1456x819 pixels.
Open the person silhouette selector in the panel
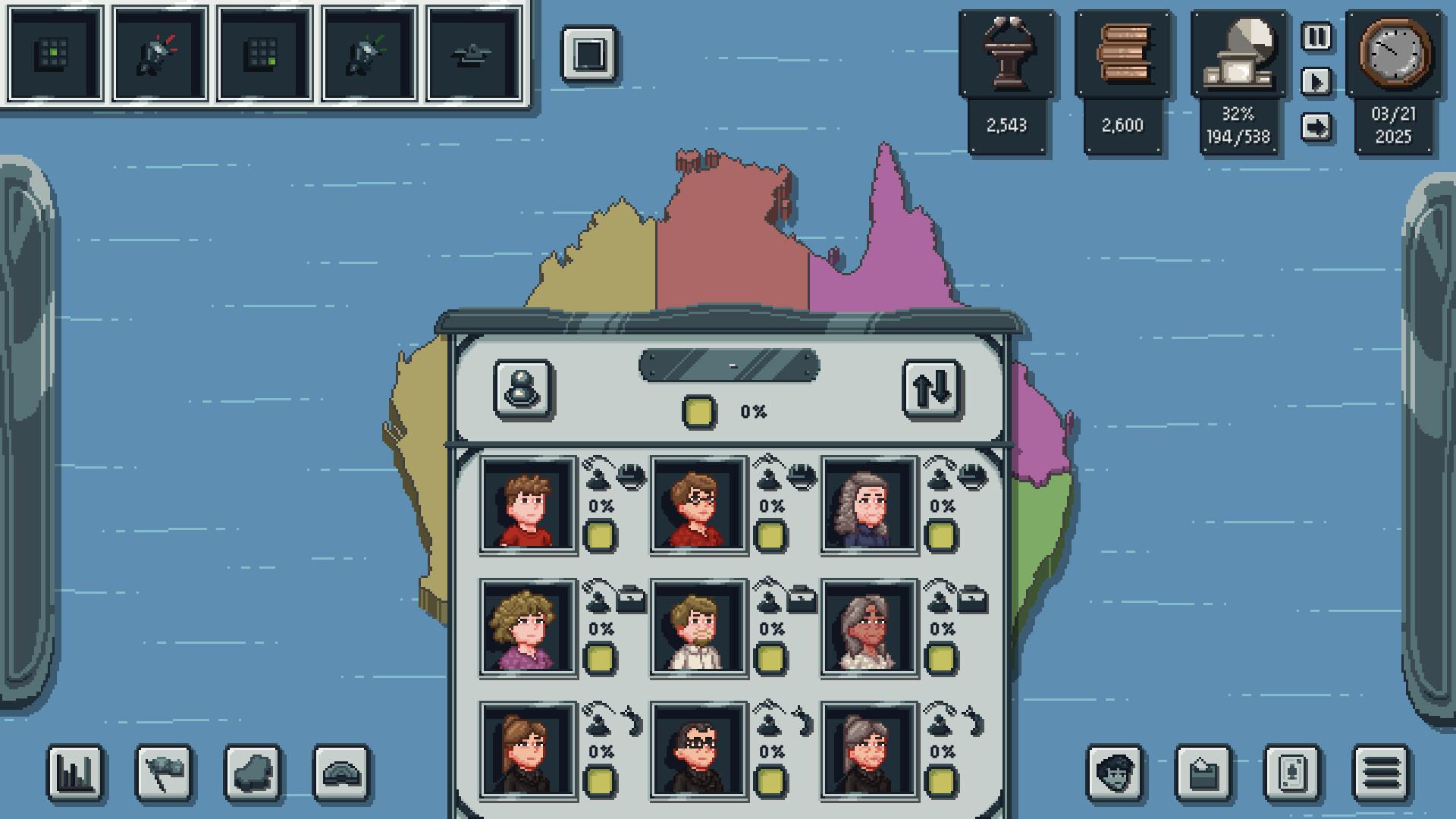(x=523, y=388)
